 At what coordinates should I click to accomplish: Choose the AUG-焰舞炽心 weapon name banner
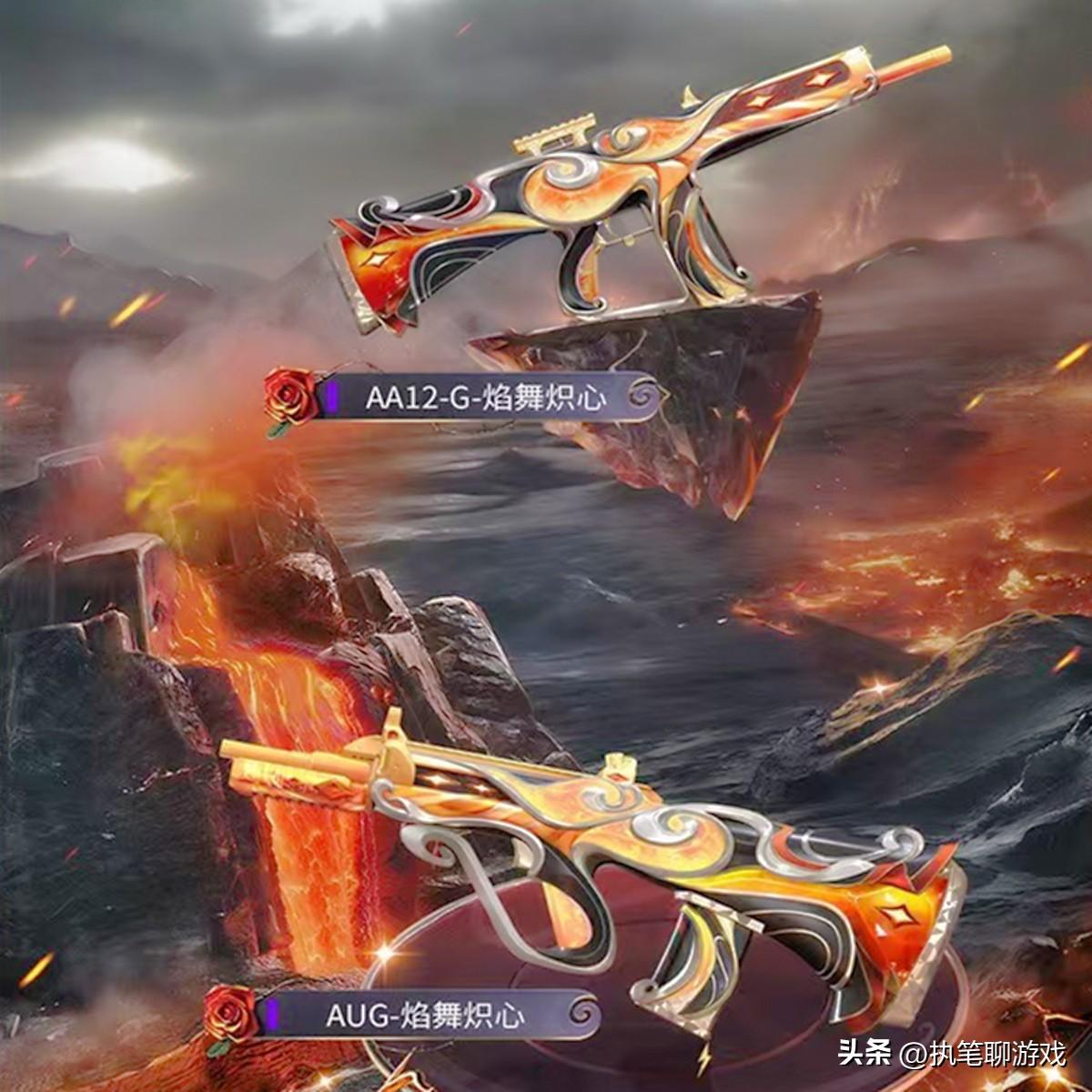click(x=426, y=1015)
